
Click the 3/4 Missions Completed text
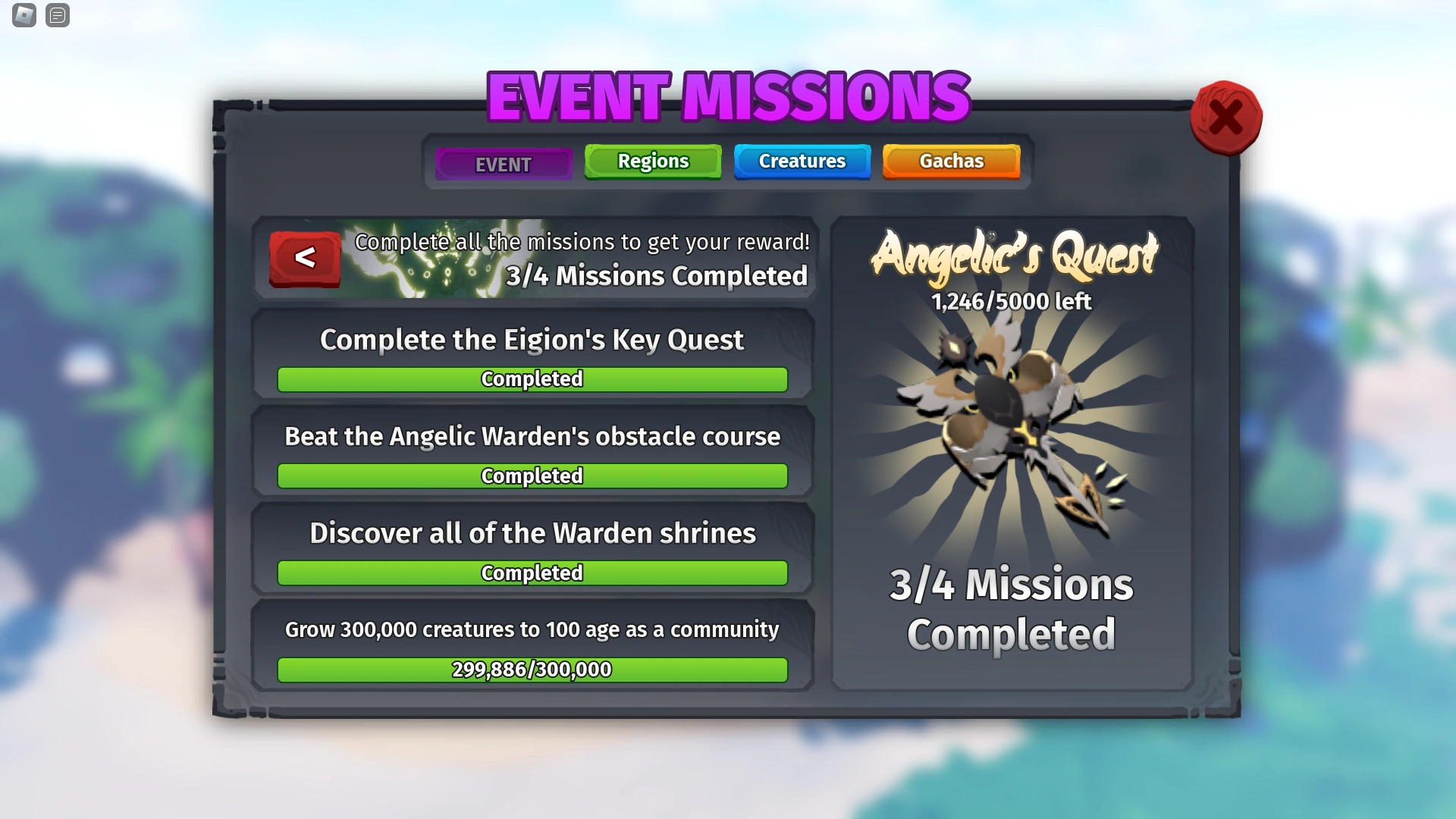(x=1012, y=610)
